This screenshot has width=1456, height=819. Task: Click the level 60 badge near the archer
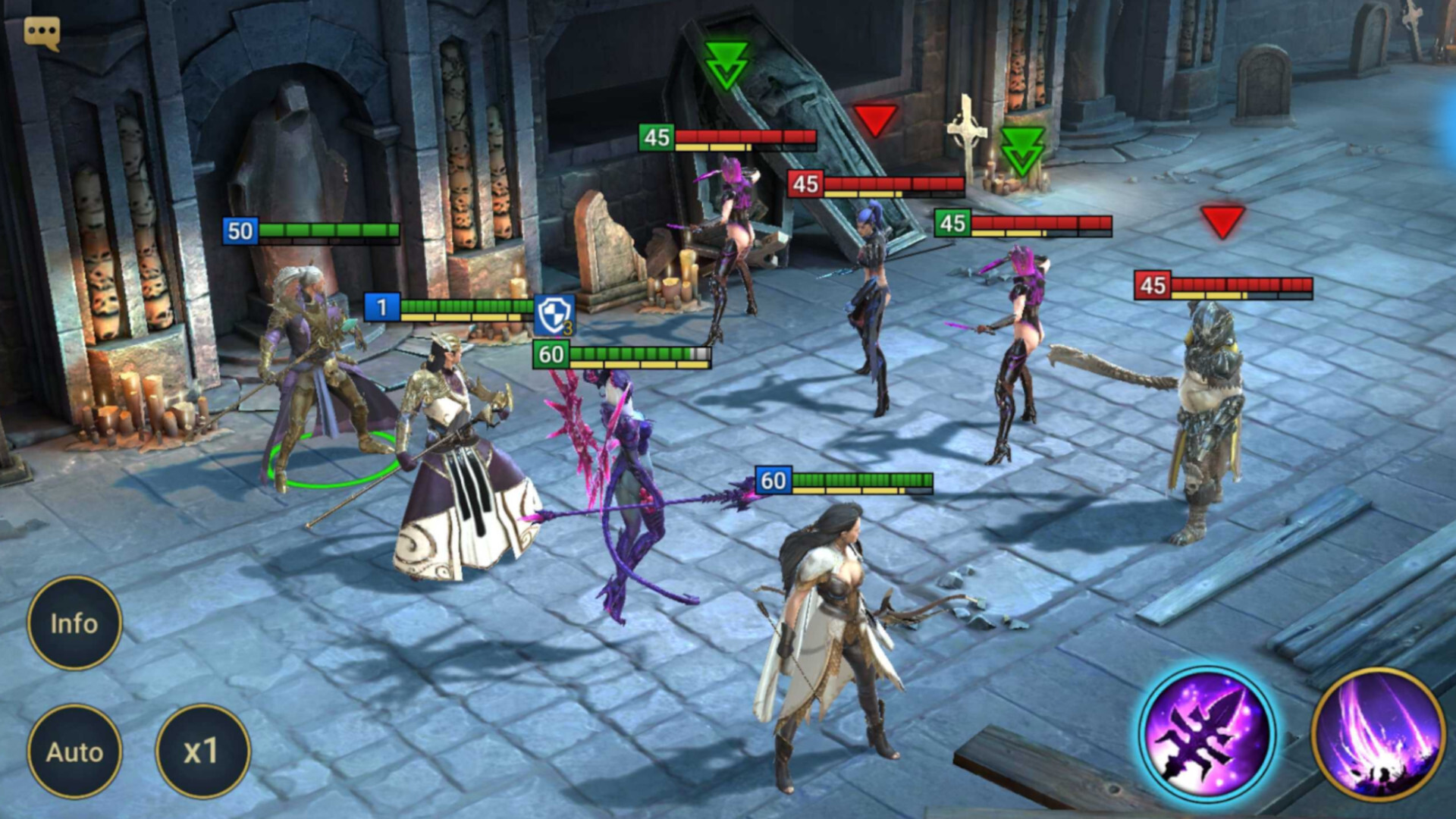(x=772, y=480)
